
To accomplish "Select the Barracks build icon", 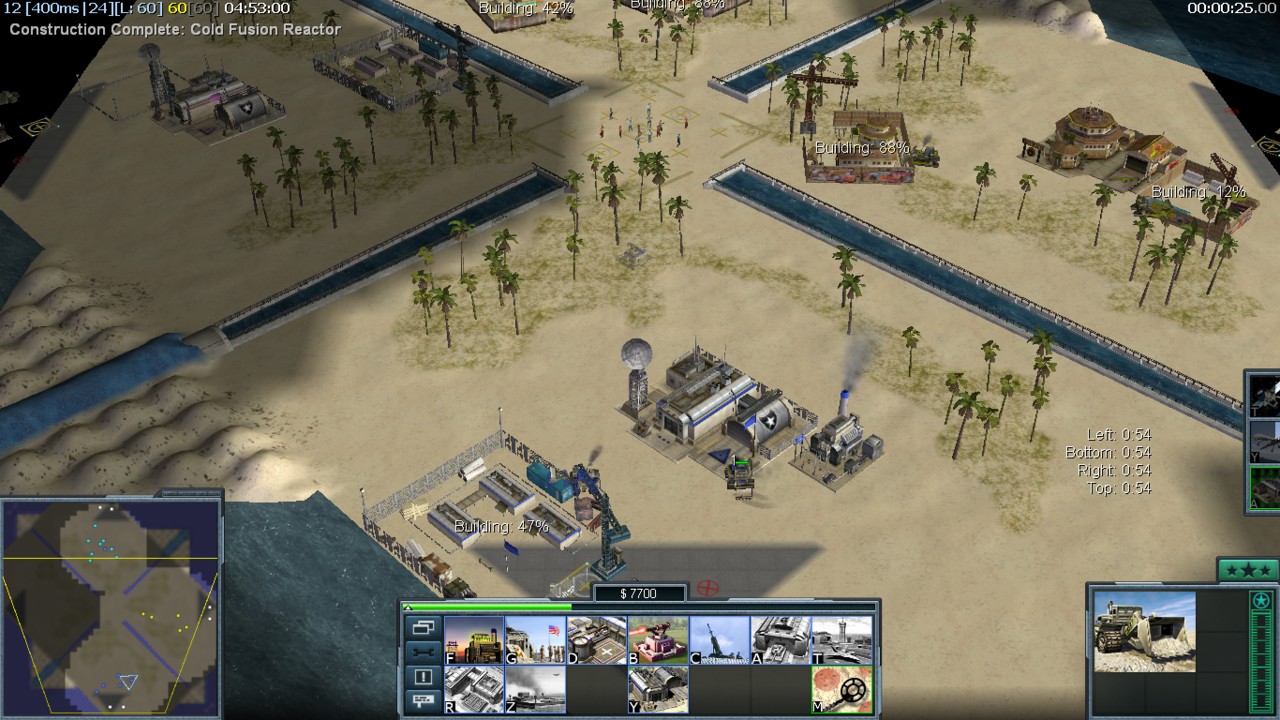I will click(535, 640).
